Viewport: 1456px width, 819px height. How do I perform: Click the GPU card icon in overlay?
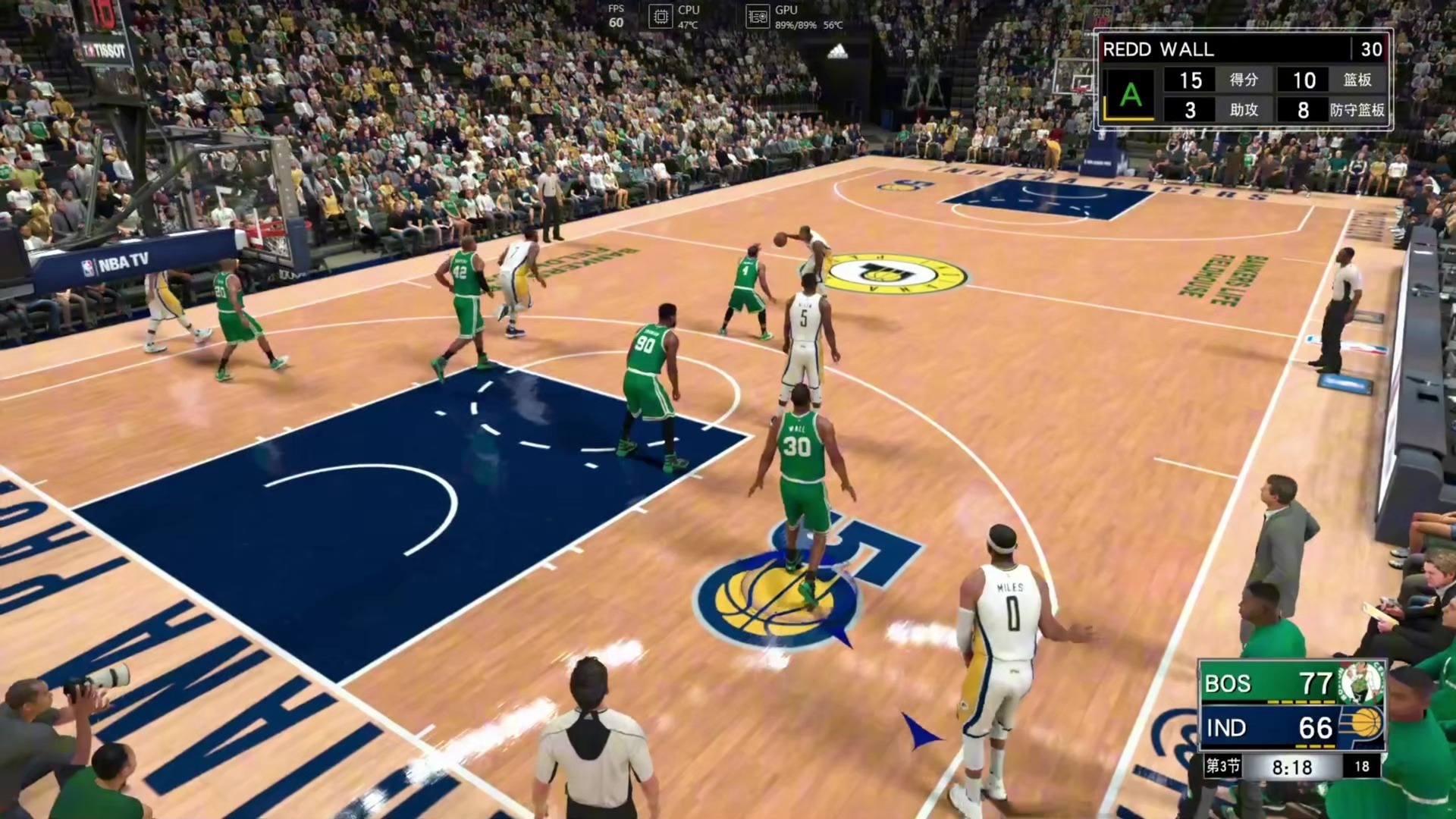(x=758, y=17)
